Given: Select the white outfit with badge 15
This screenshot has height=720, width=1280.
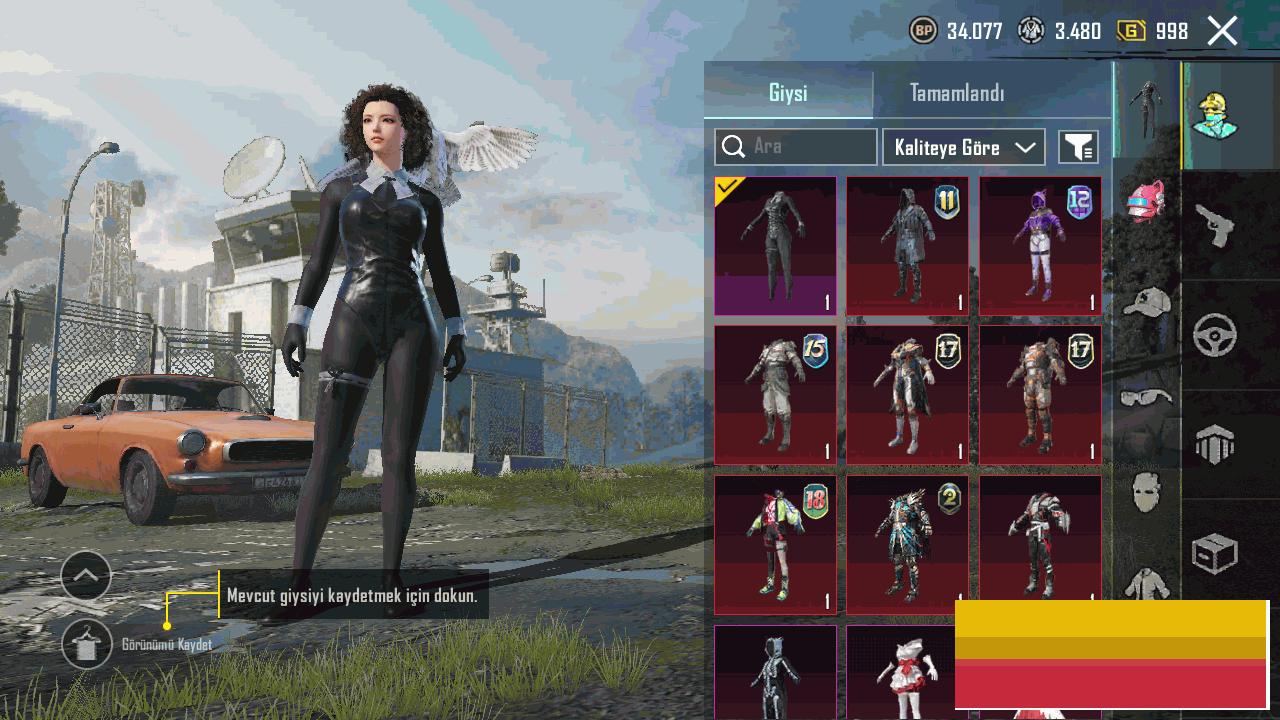Looking at the screenshot, I should (775, 395).
